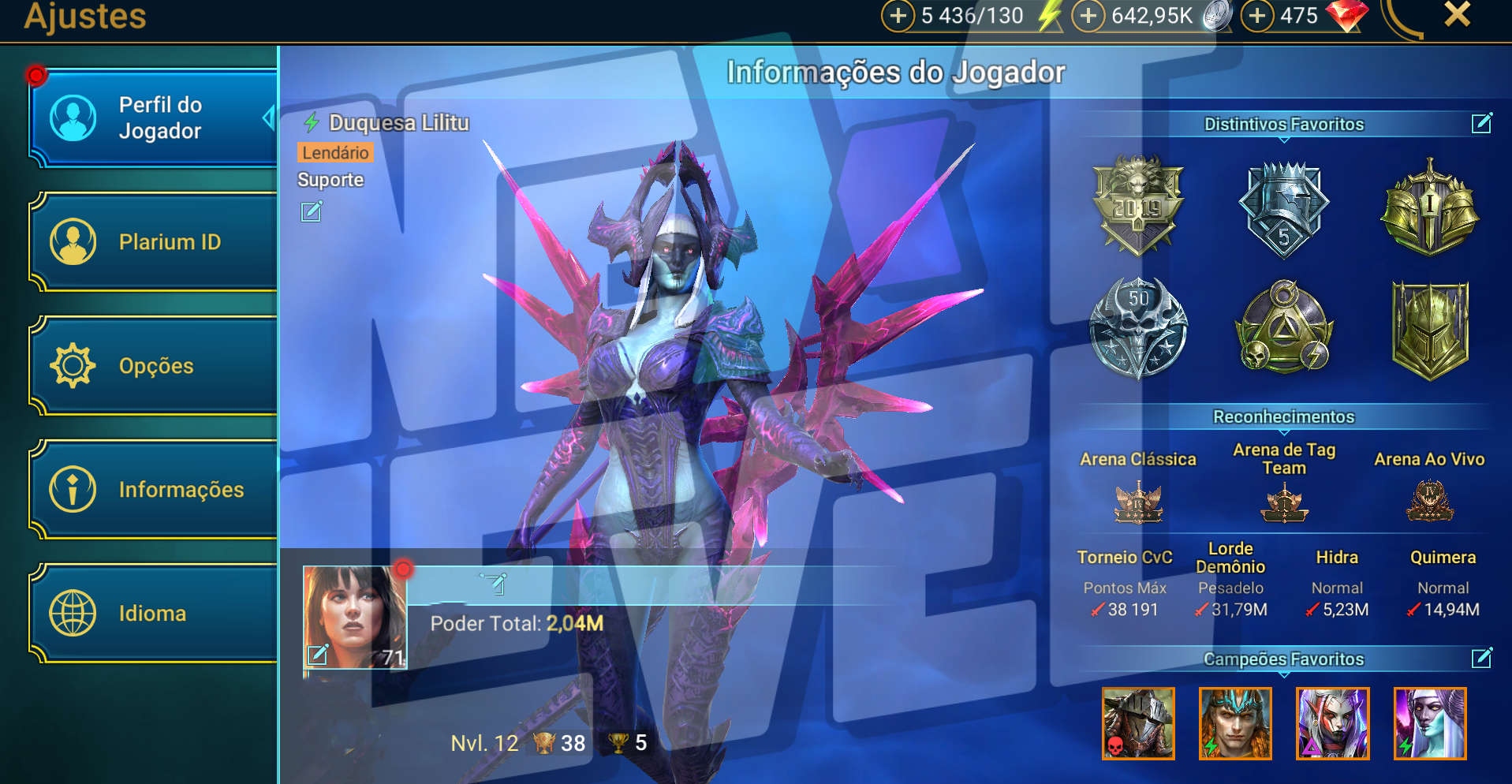The width and height of the screenshot is (1512, 784).
Task: Edit the showcased champion Duquesa Lilitu
Action: [x=312, y=211]
